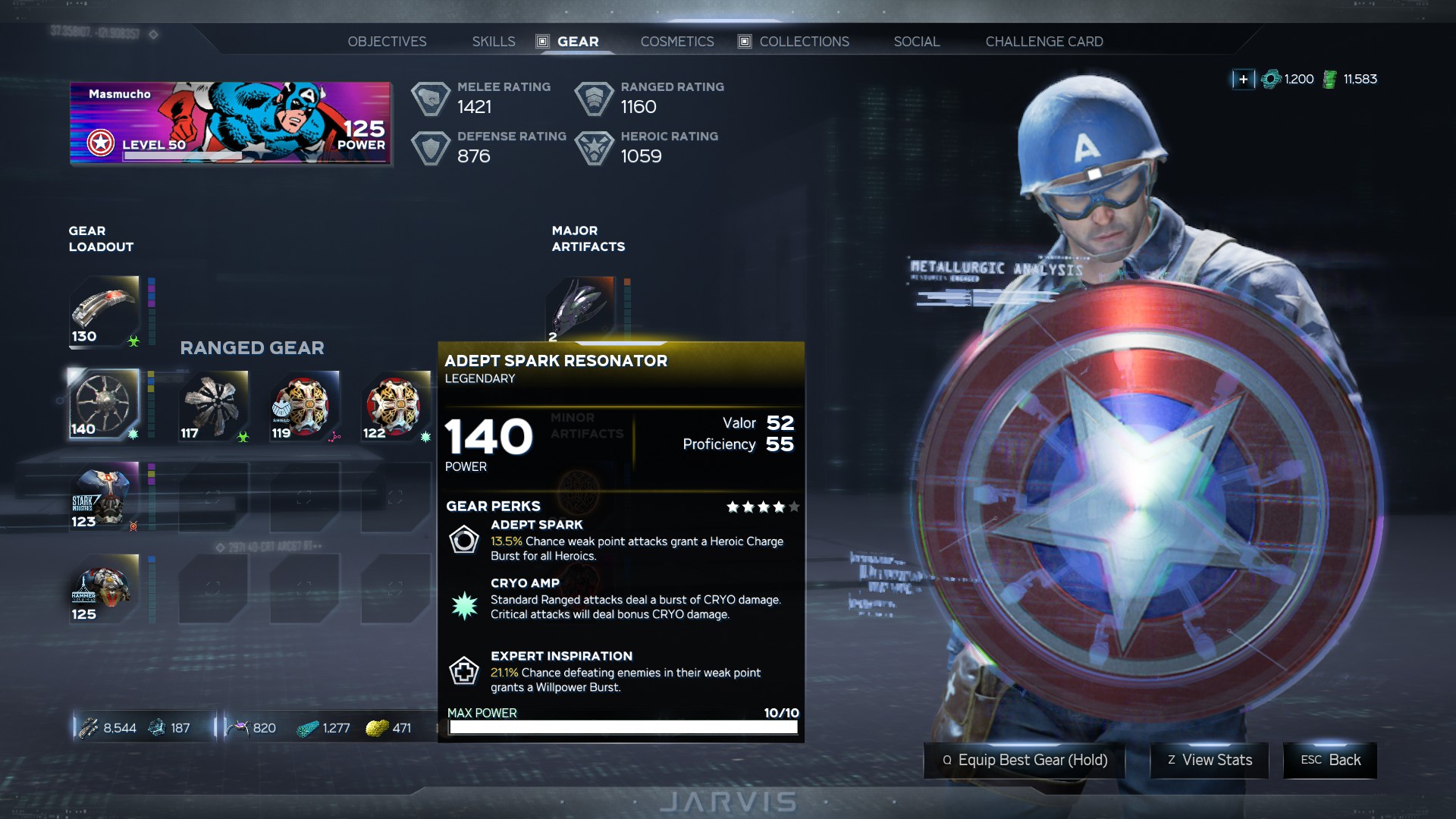Click the plus button beside credits

click(1243, 79)
